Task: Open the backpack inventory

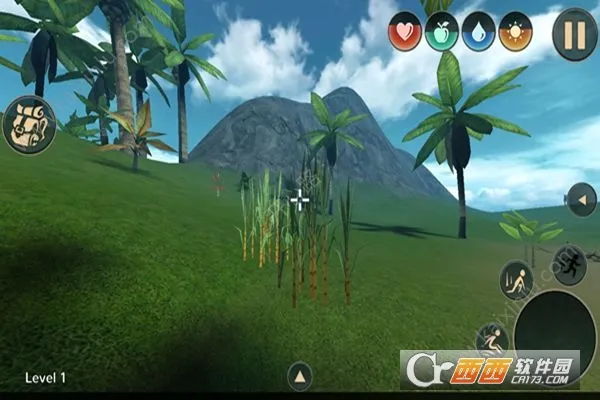Action: coord(28,123)
